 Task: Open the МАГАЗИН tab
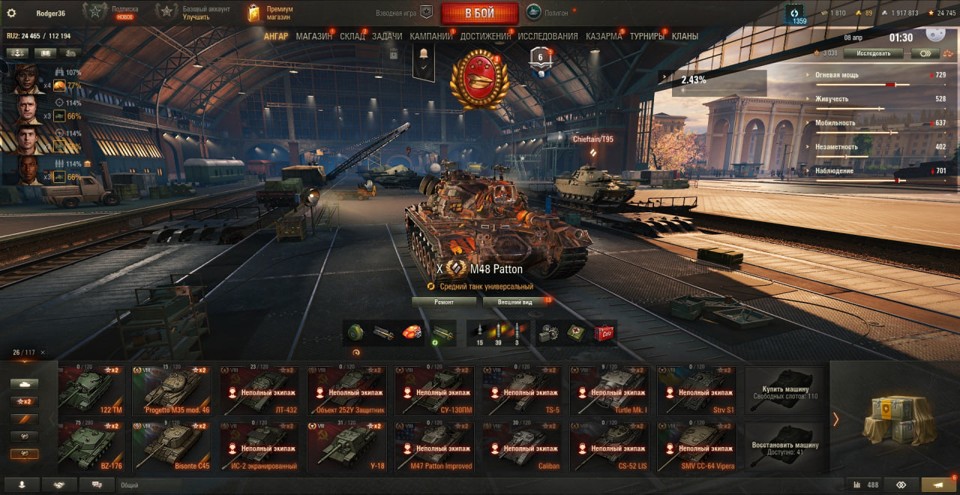[314, 36]
